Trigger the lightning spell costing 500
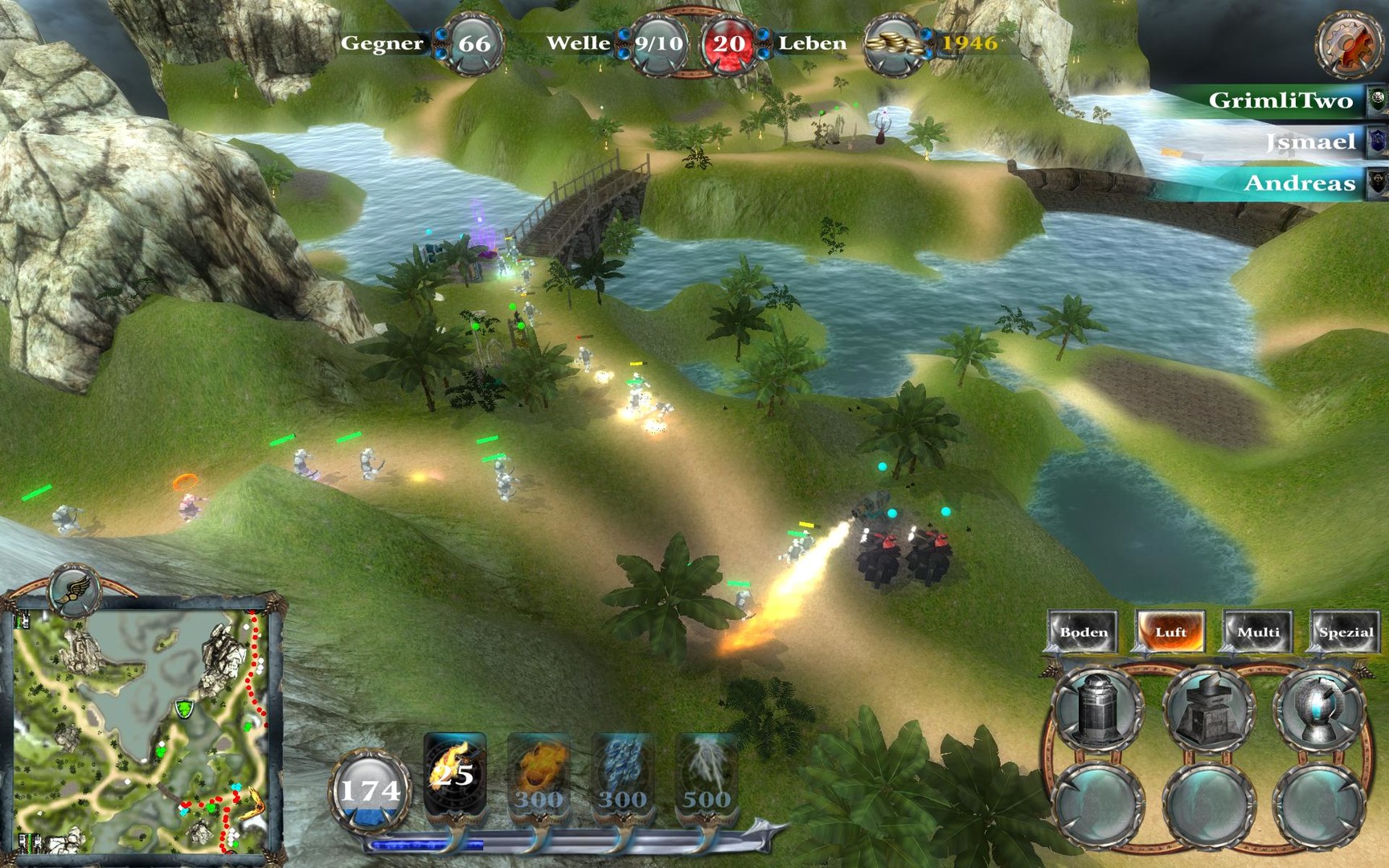Viewport: 1389px width, 868px height. tap(707, 776)
